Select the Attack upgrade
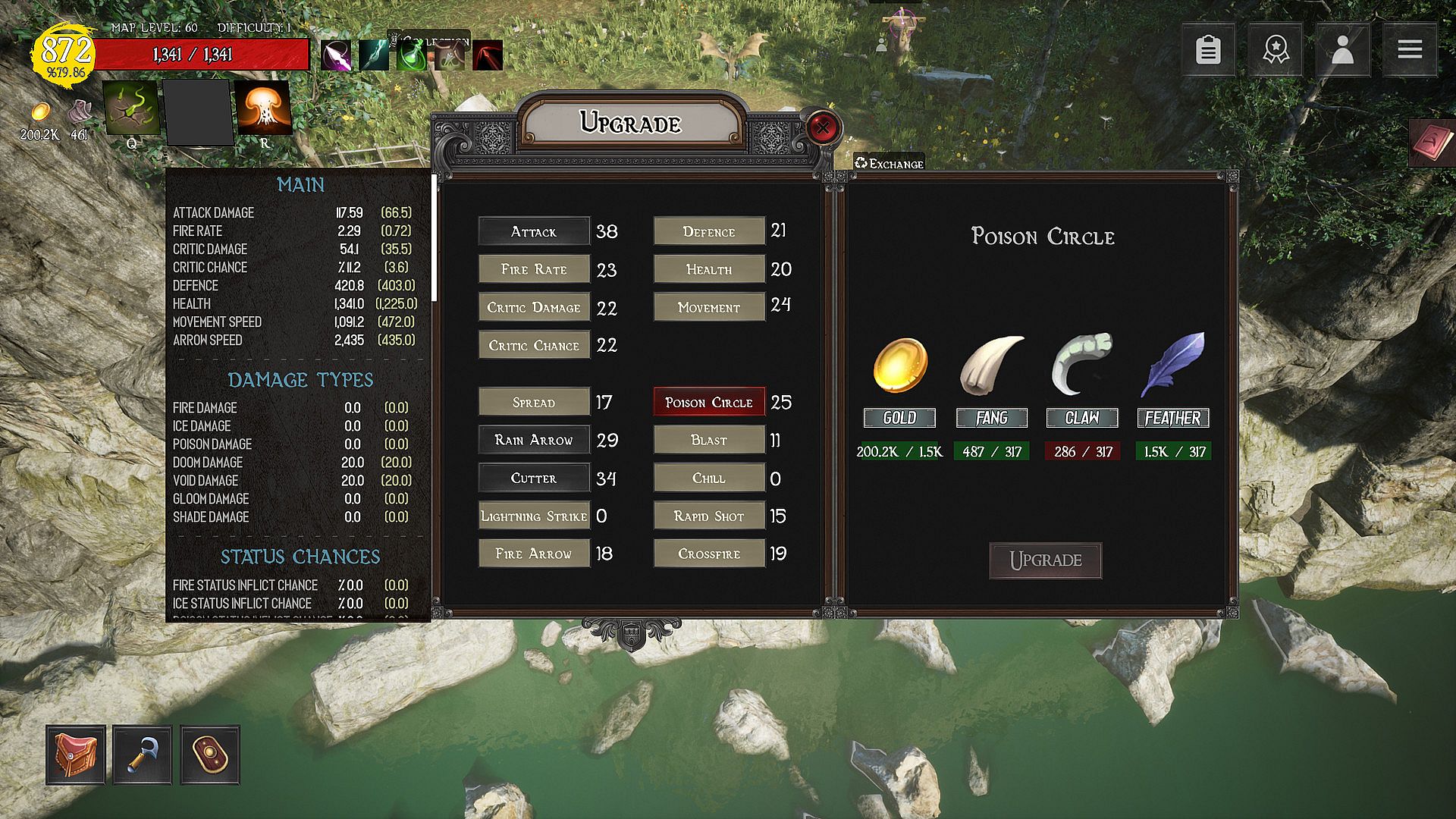This screenshot has height=819, width=1456. pyautogui.click(x=534, y=231)
